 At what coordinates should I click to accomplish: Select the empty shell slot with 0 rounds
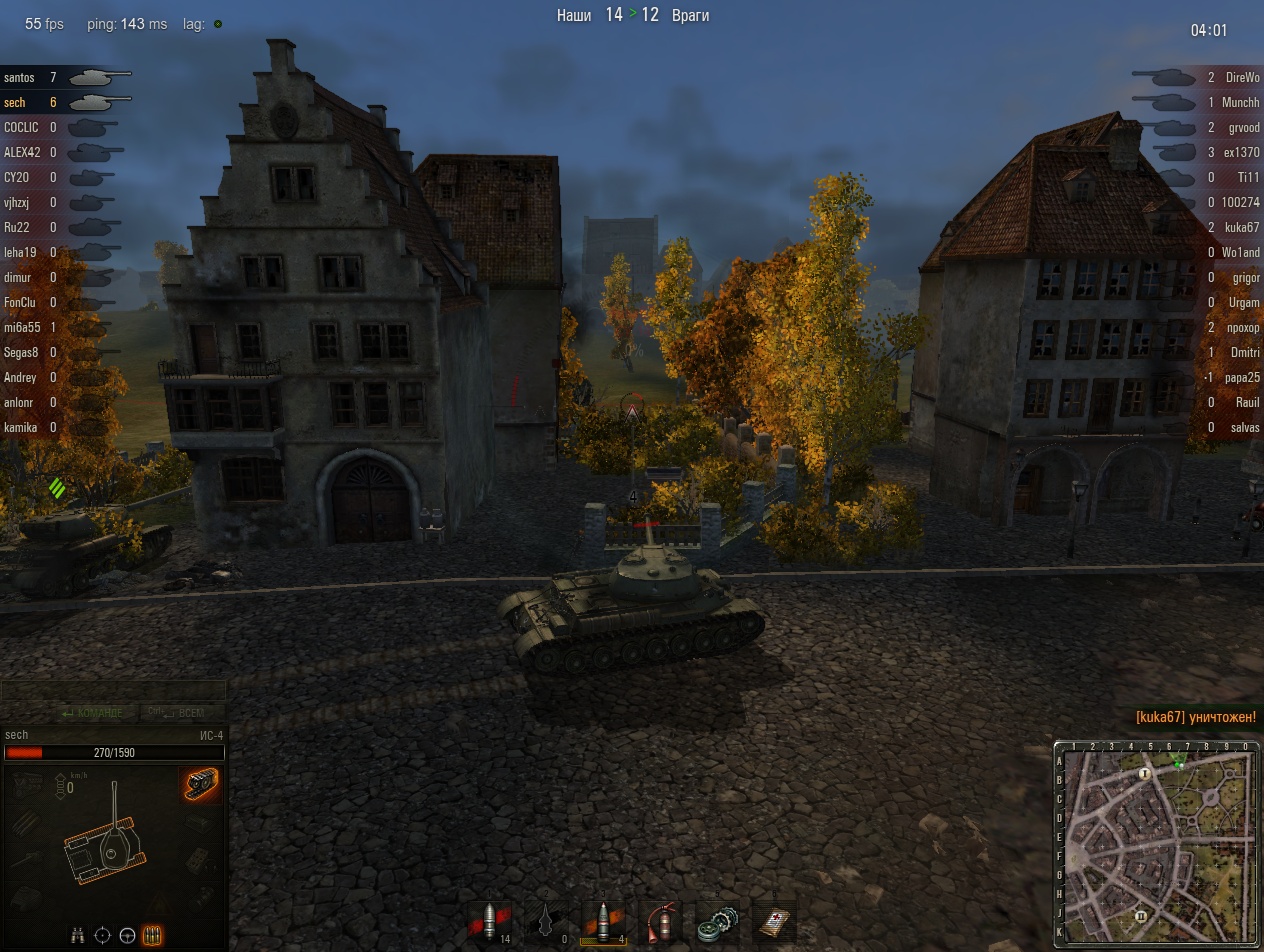click(546, 919)
